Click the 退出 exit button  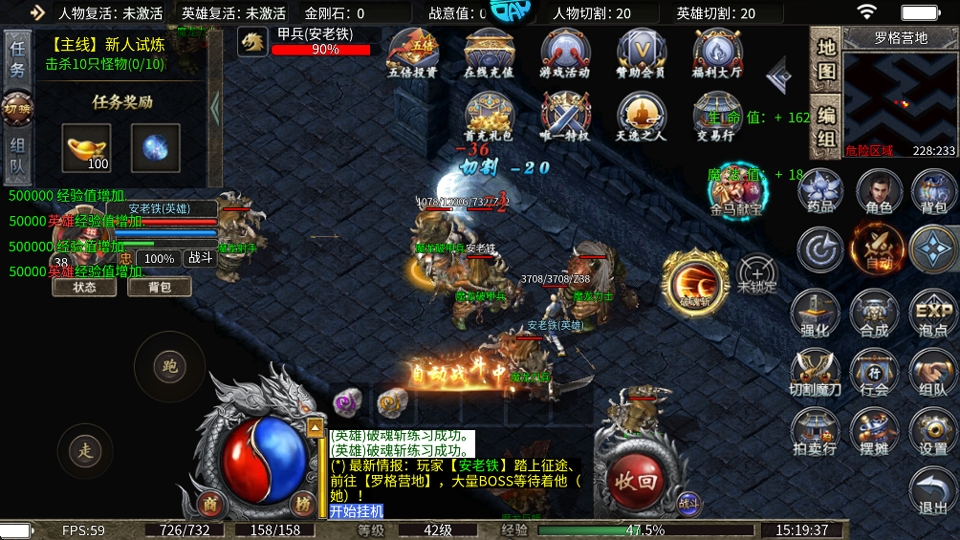point(933,492)
